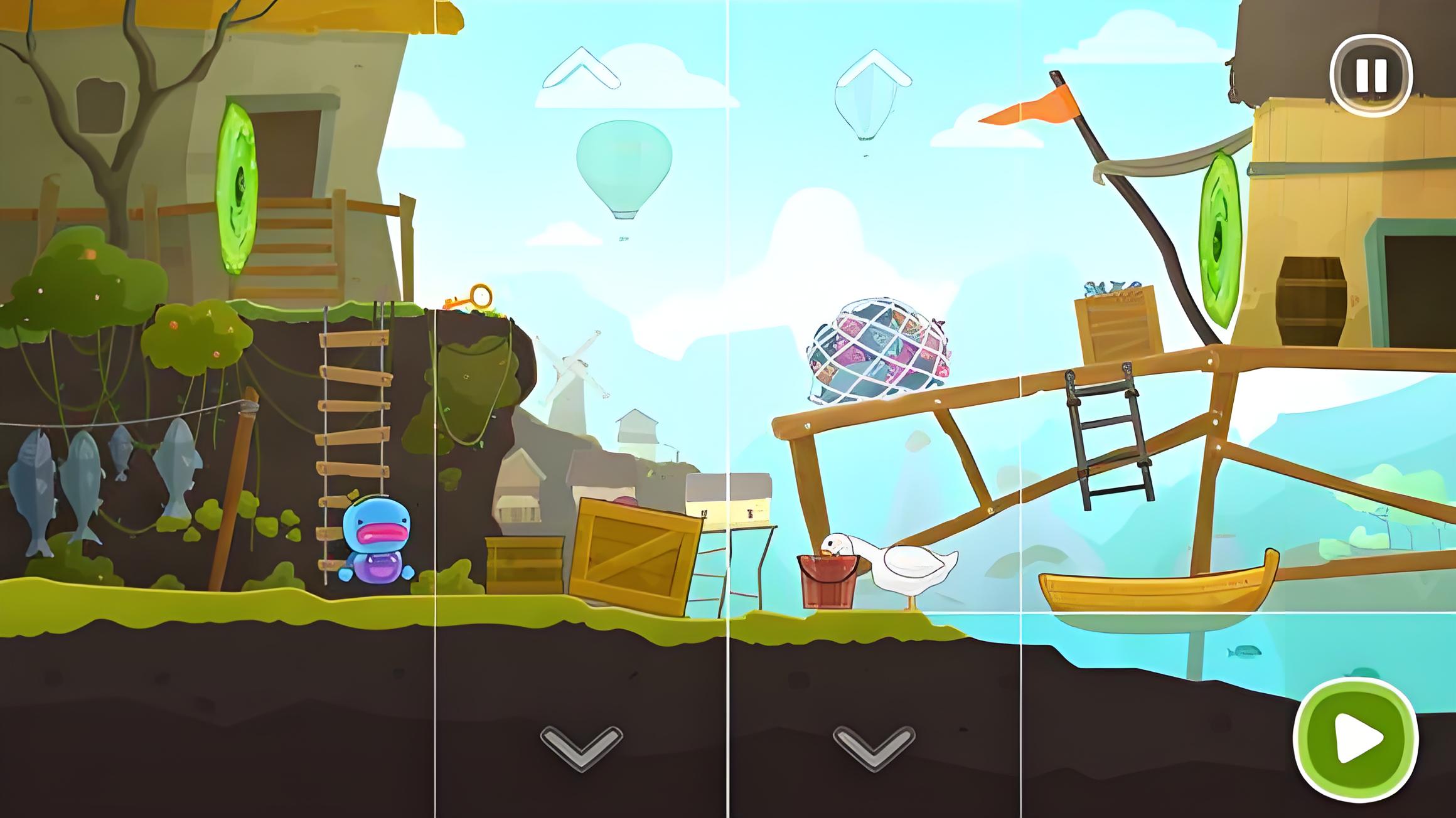Pause the game
1456x818 pixels.
pyautogui.click(x=1371, y=75)
